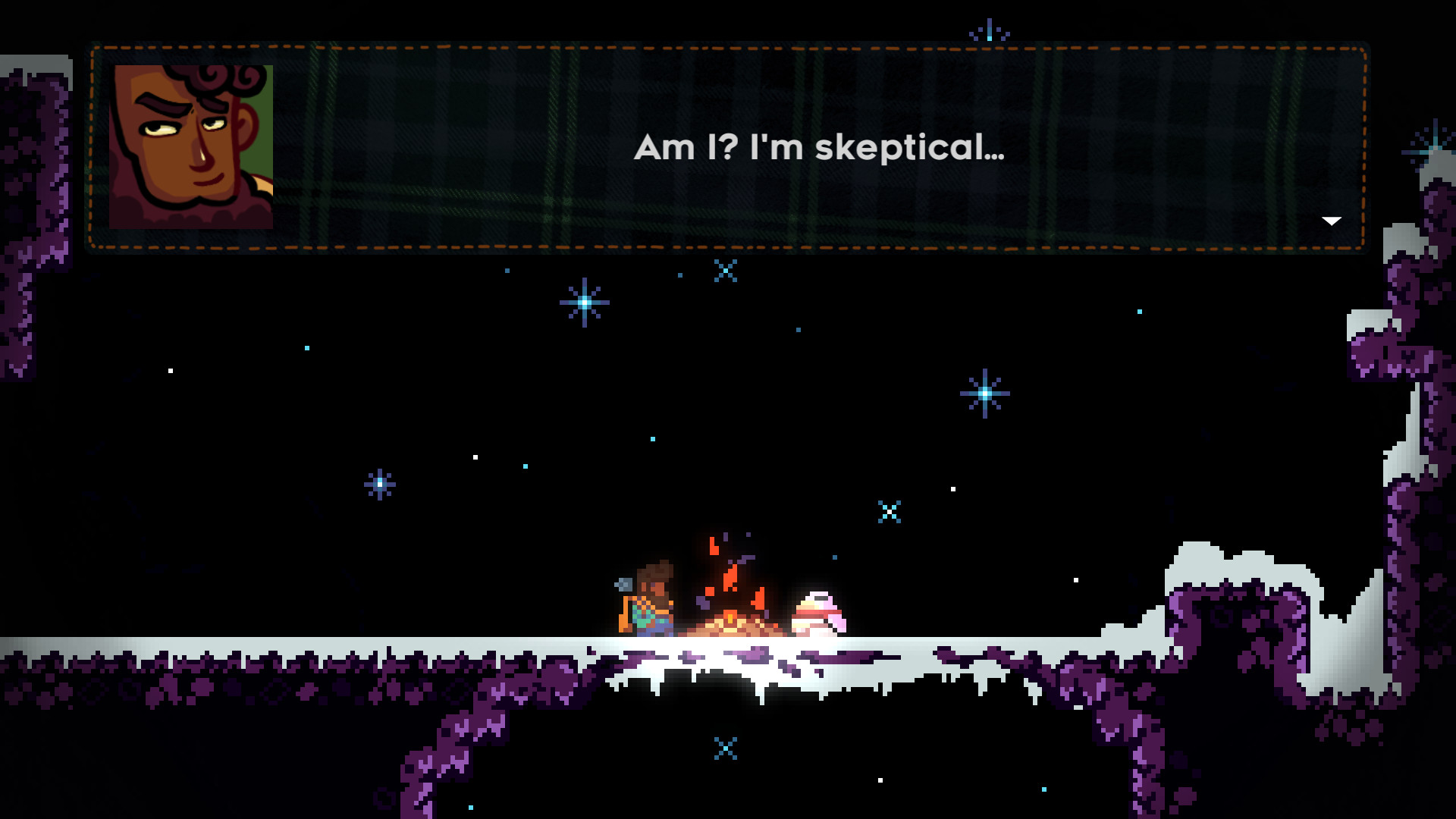Screen dimensions: 1456x819
Task: Click the 'Am I? I'm skeptical…' text line
Action: [821, 150]
